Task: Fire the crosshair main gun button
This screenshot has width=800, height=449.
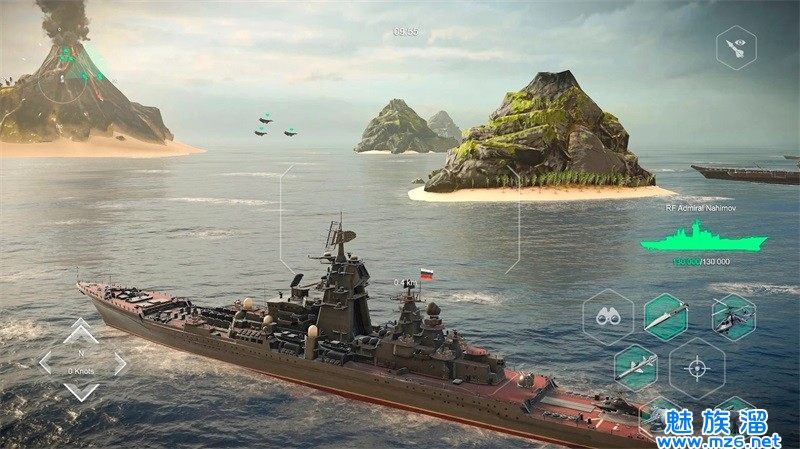Action: [697, 367]
